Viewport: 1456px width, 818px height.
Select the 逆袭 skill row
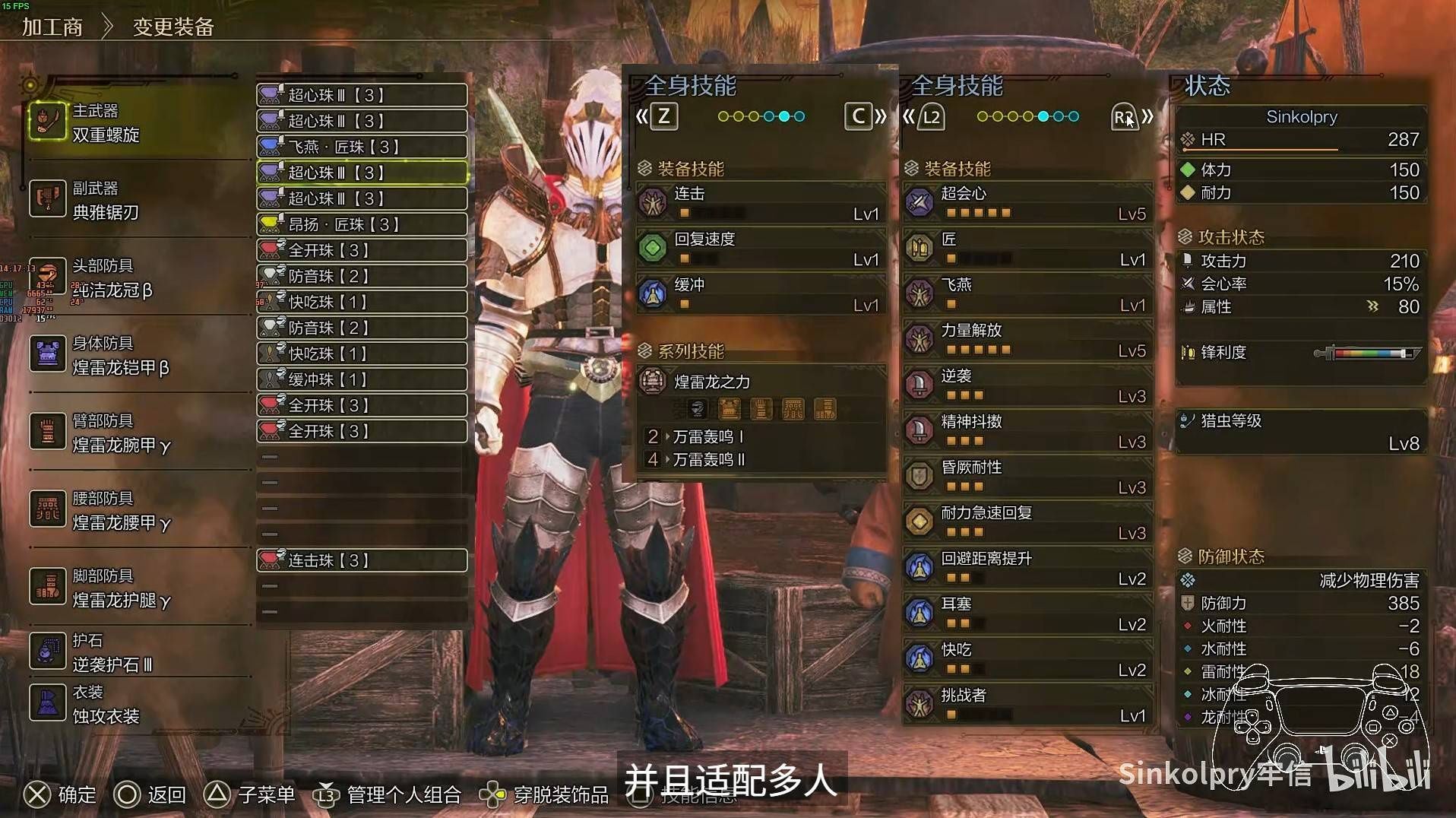[x=1027, y=385]
